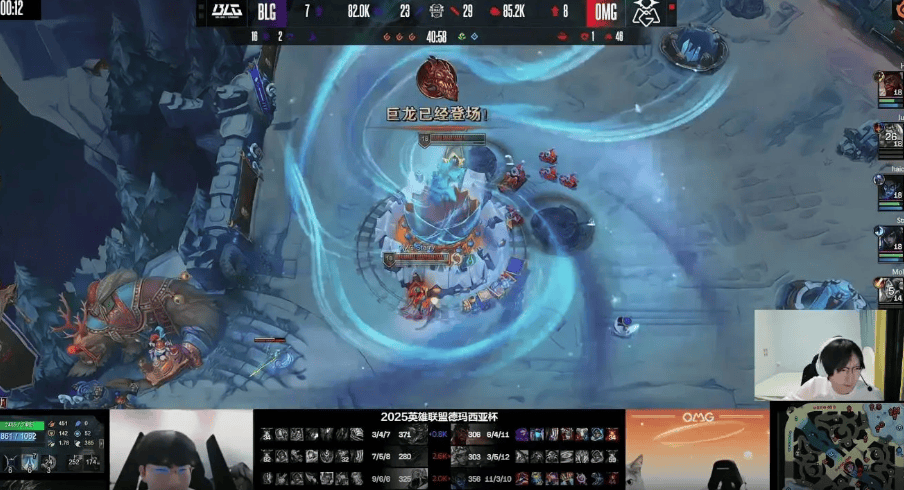Click the minimap in the corner

843,445
